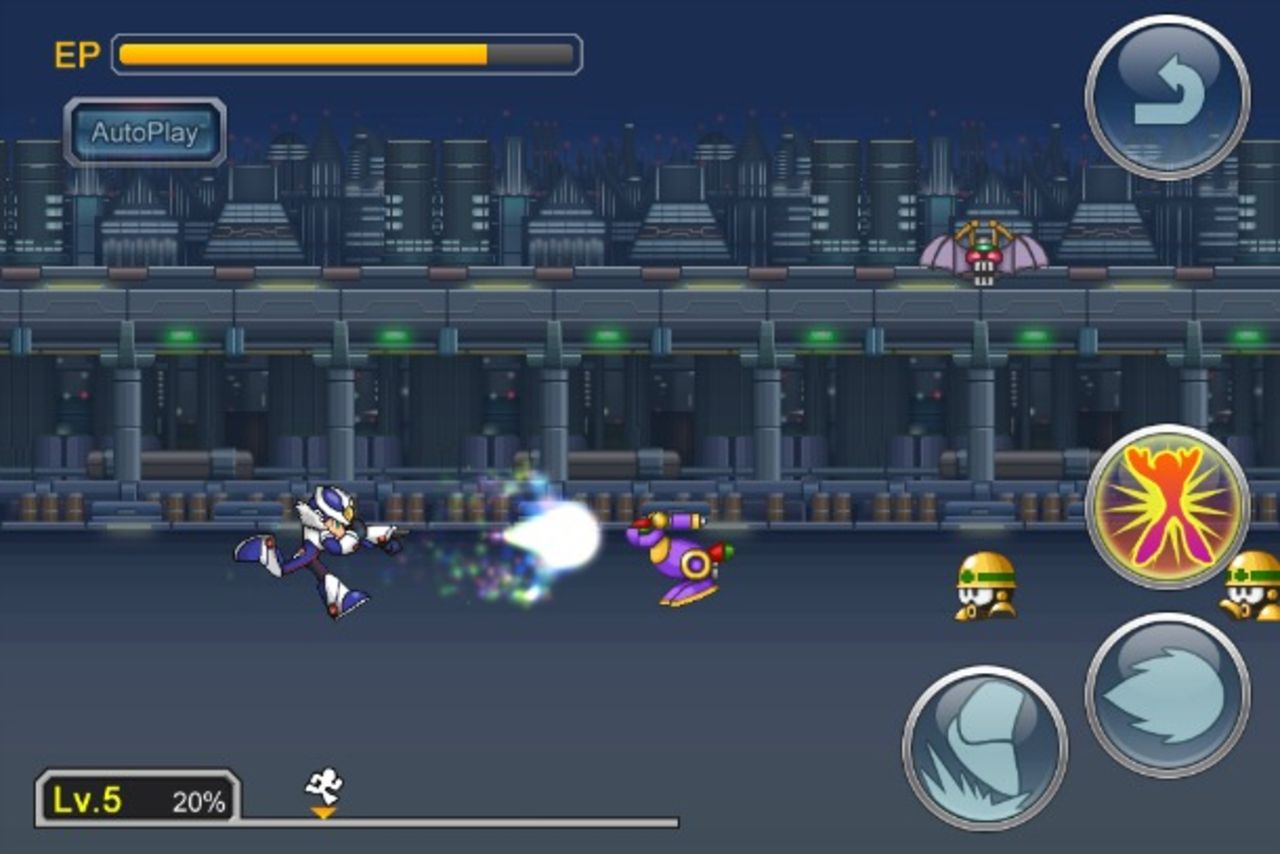The image size is (1280, 854).
Task: Select the AutoPlay menu option
Action: tap(144, 135)
